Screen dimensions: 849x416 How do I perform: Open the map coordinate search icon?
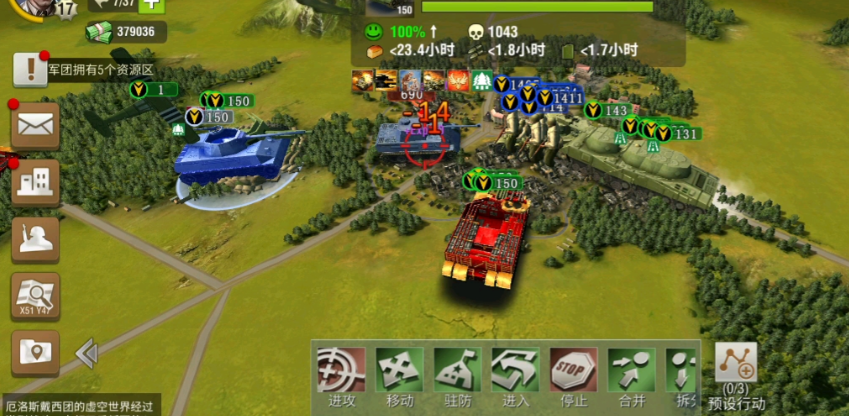[x=35, y=297]
